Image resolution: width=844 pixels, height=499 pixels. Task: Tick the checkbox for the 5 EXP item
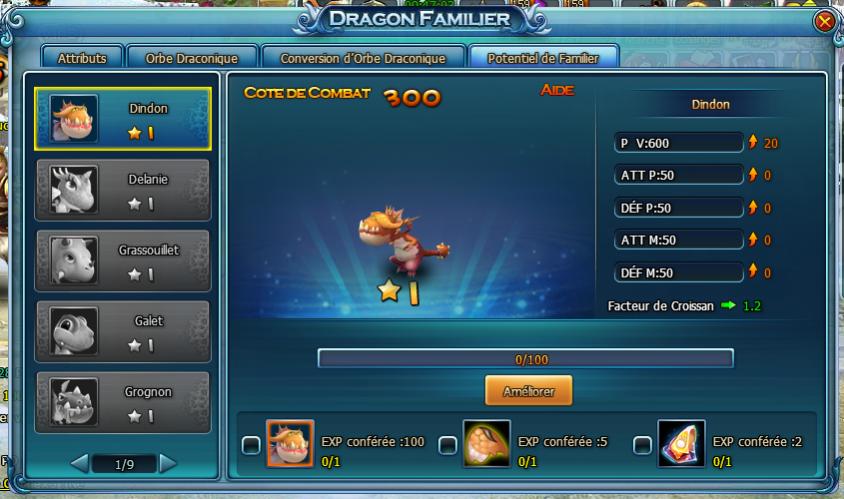click(x=447, y=445)
